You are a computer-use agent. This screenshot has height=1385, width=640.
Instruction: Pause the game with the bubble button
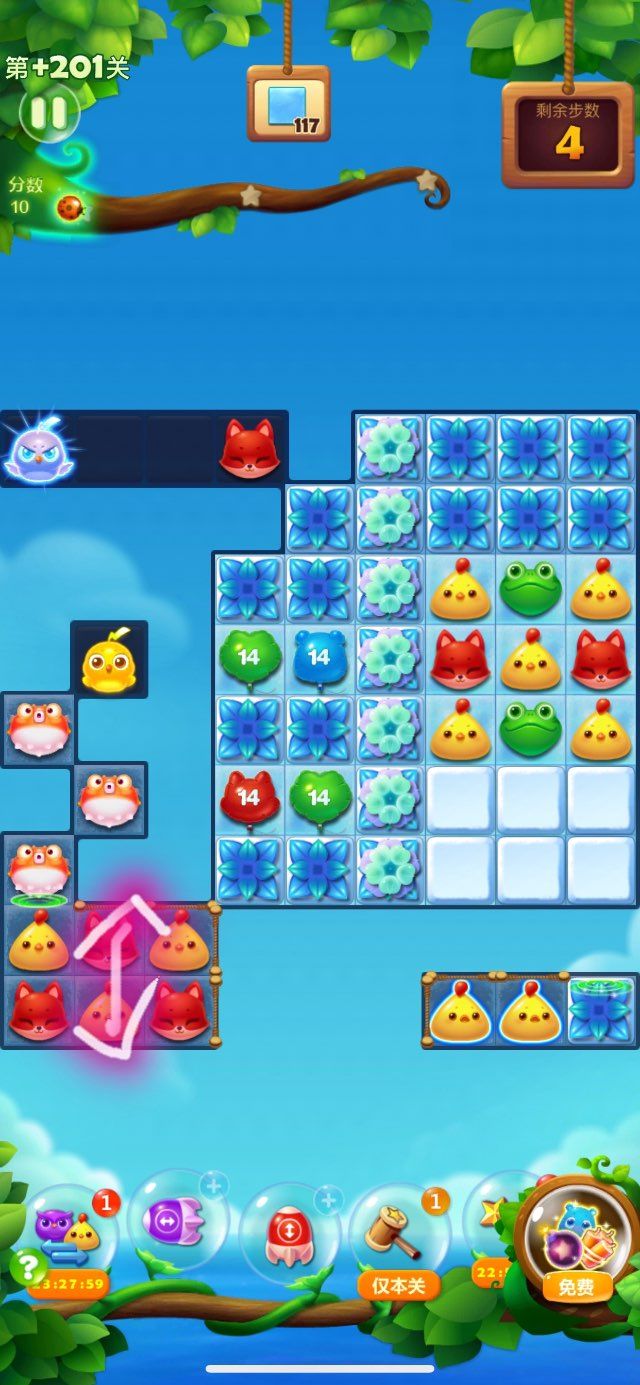[x=48, y=112]
